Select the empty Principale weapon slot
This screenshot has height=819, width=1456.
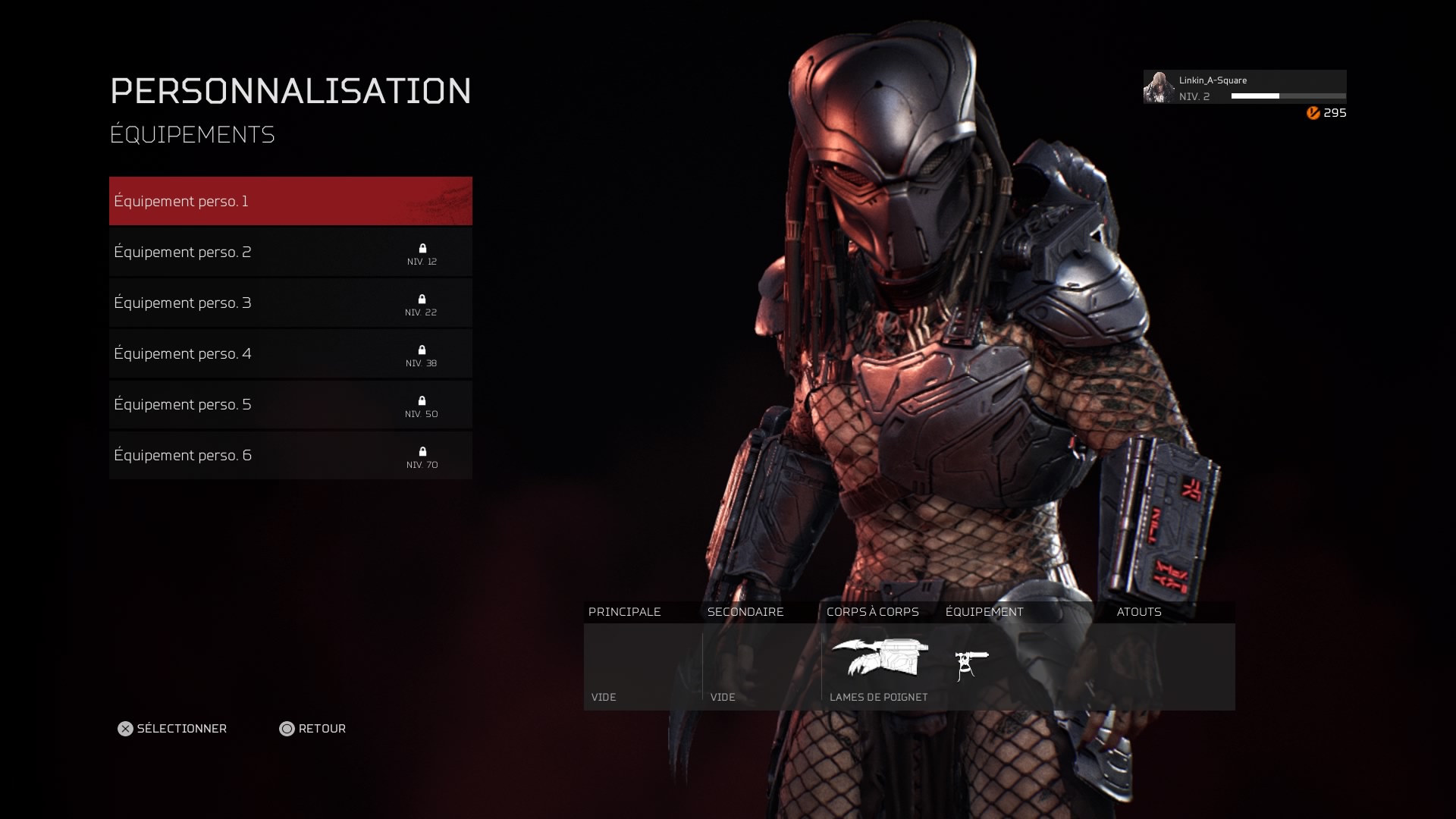click(642, 666)
